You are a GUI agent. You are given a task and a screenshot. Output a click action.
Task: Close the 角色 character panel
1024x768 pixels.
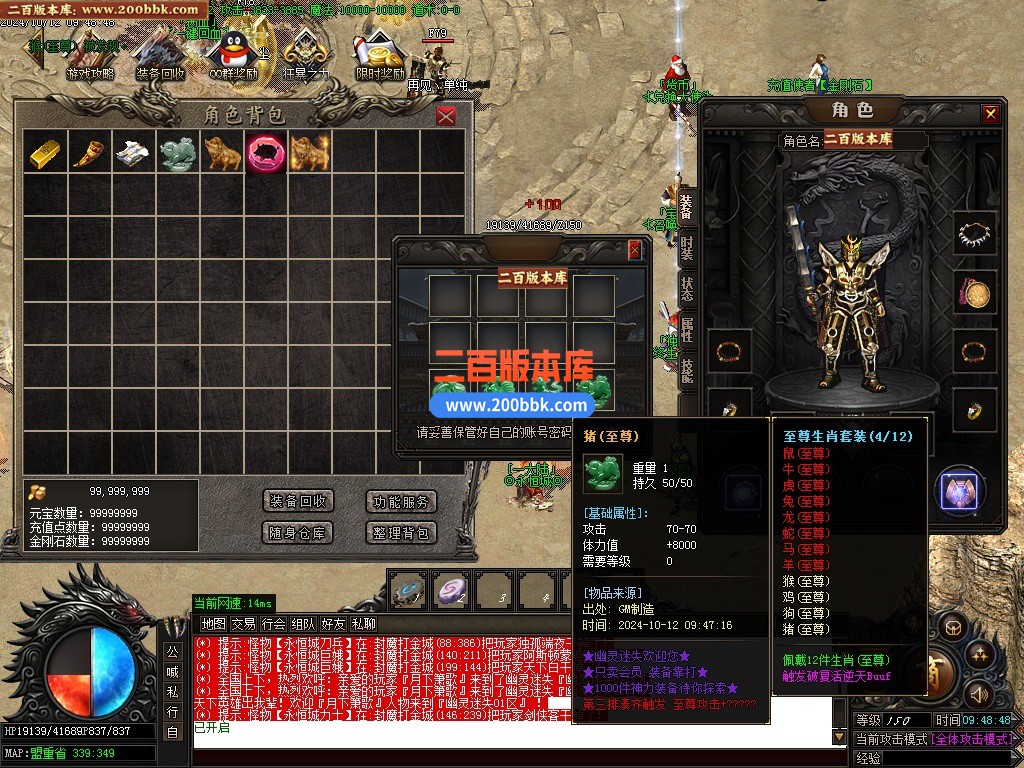pos(990,114)
